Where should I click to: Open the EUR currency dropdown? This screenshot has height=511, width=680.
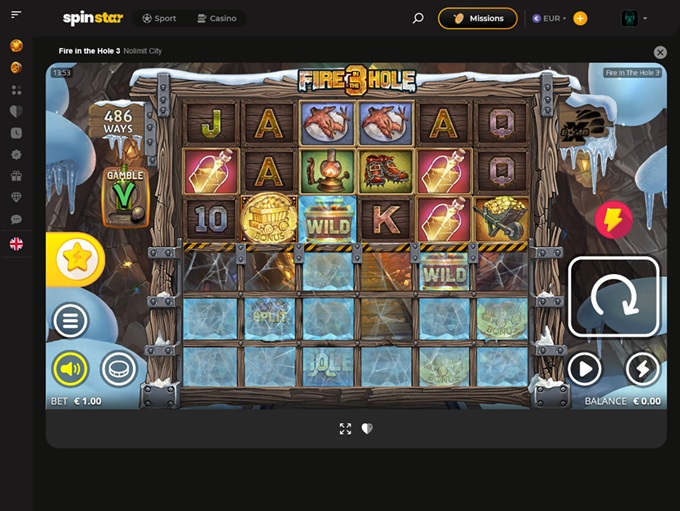pyautogui.click(x=549, y=18)
